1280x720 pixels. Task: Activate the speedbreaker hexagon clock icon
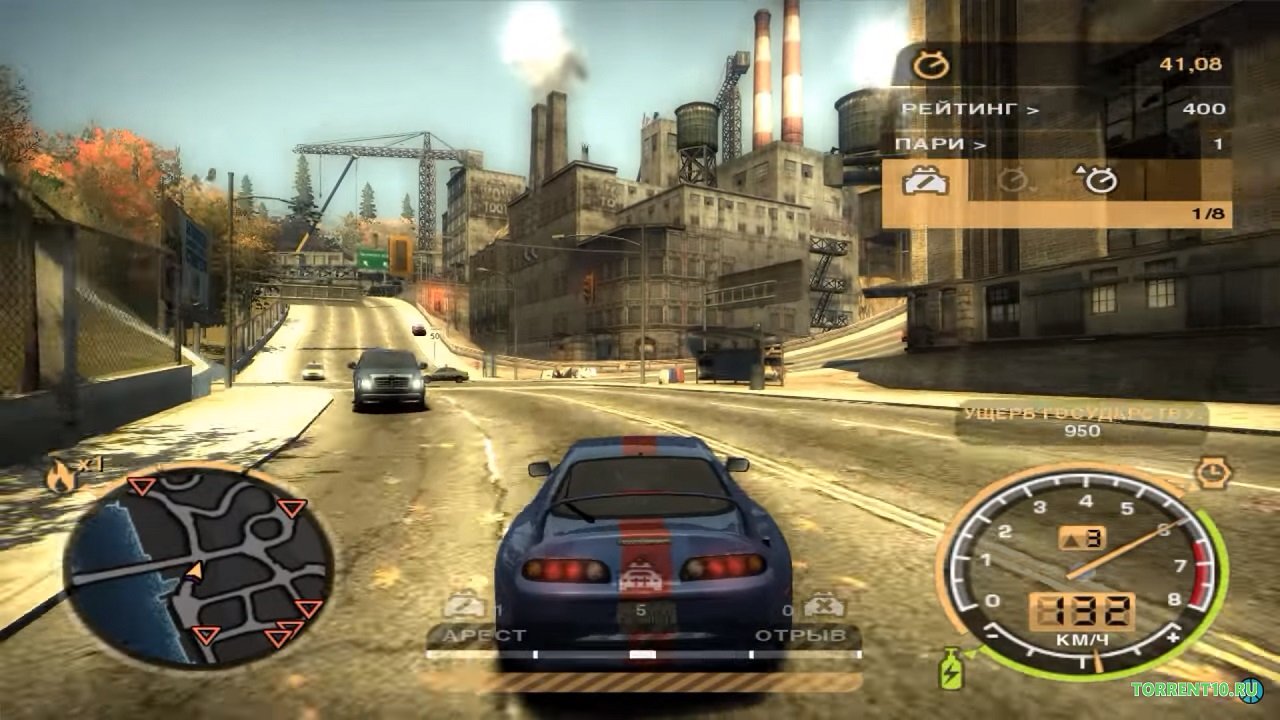(x=1213, y=472)
